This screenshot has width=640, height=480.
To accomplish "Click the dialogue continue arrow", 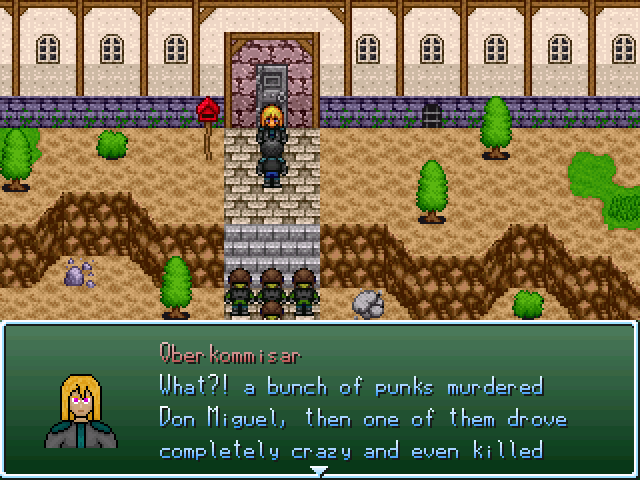I will tap(318, 470).
